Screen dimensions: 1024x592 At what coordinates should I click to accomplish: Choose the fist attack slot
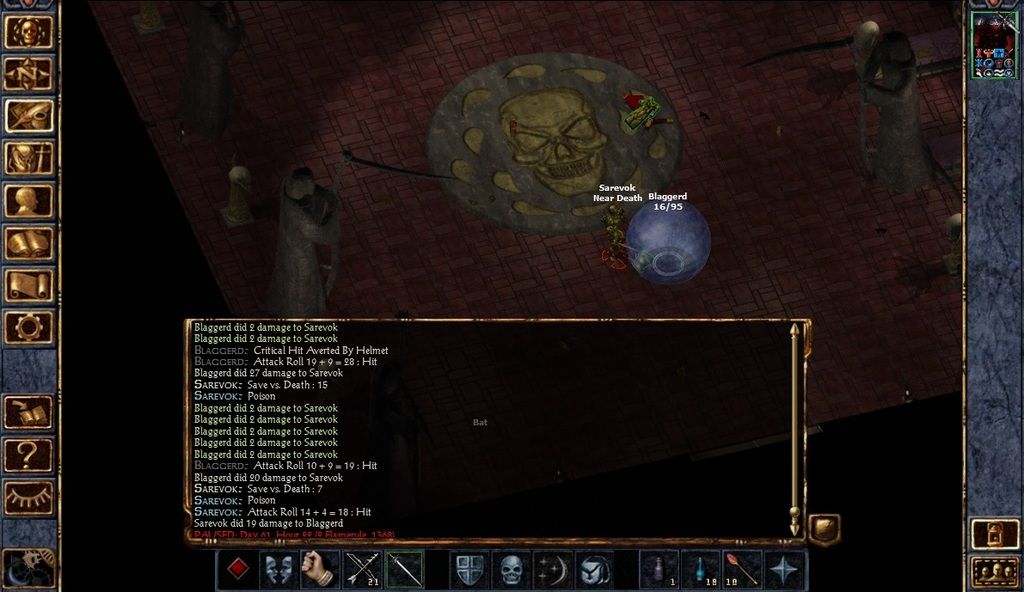pos(320,570)
